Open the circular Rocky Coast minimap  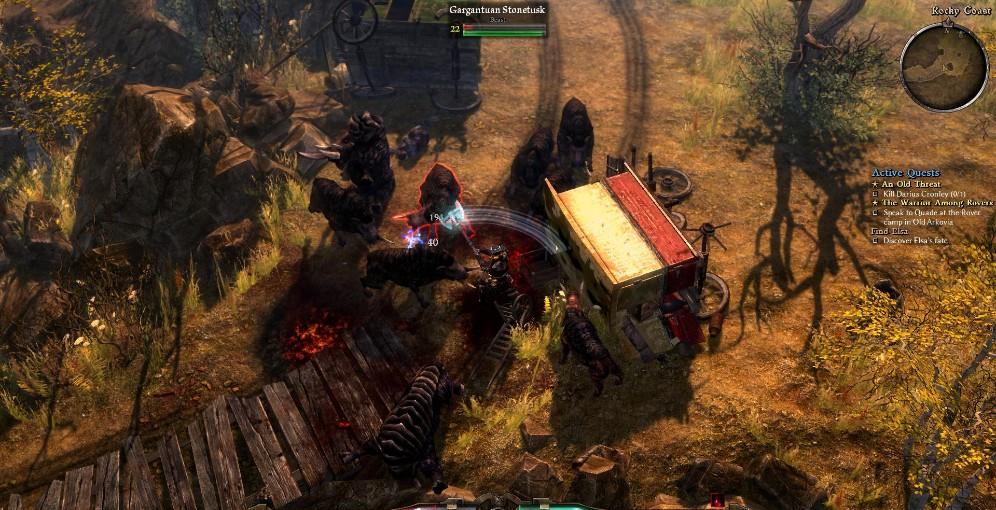click(x=944, y=66)
